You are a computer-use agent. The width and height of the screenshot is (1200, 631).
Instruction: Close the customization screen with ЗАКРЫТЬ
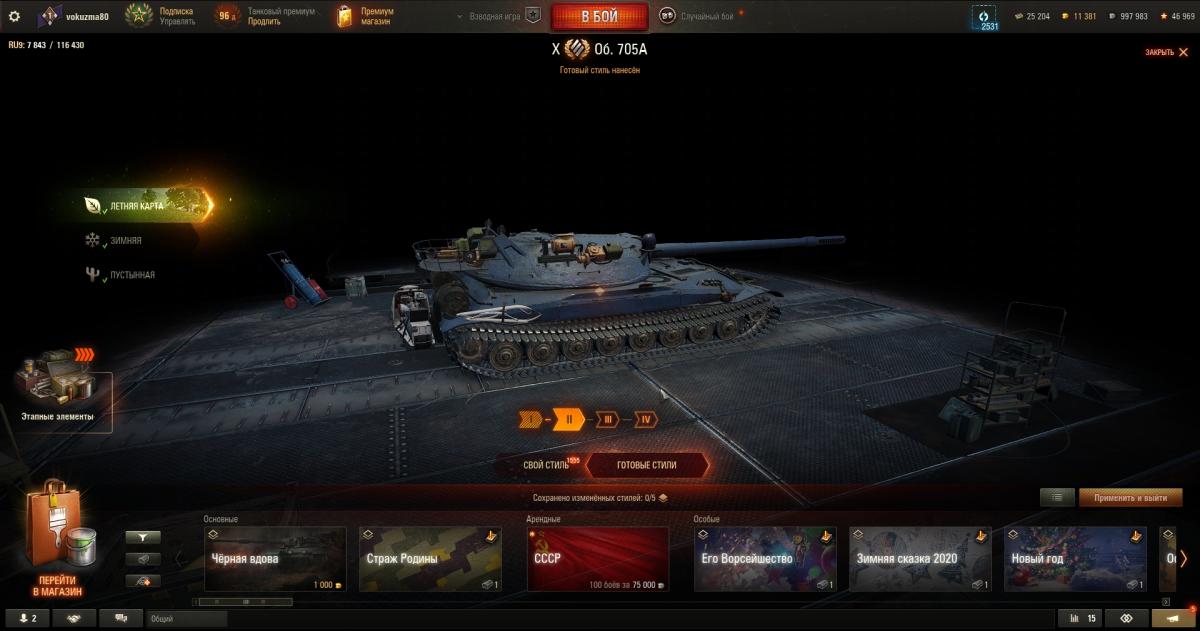tap(1164, 52)
